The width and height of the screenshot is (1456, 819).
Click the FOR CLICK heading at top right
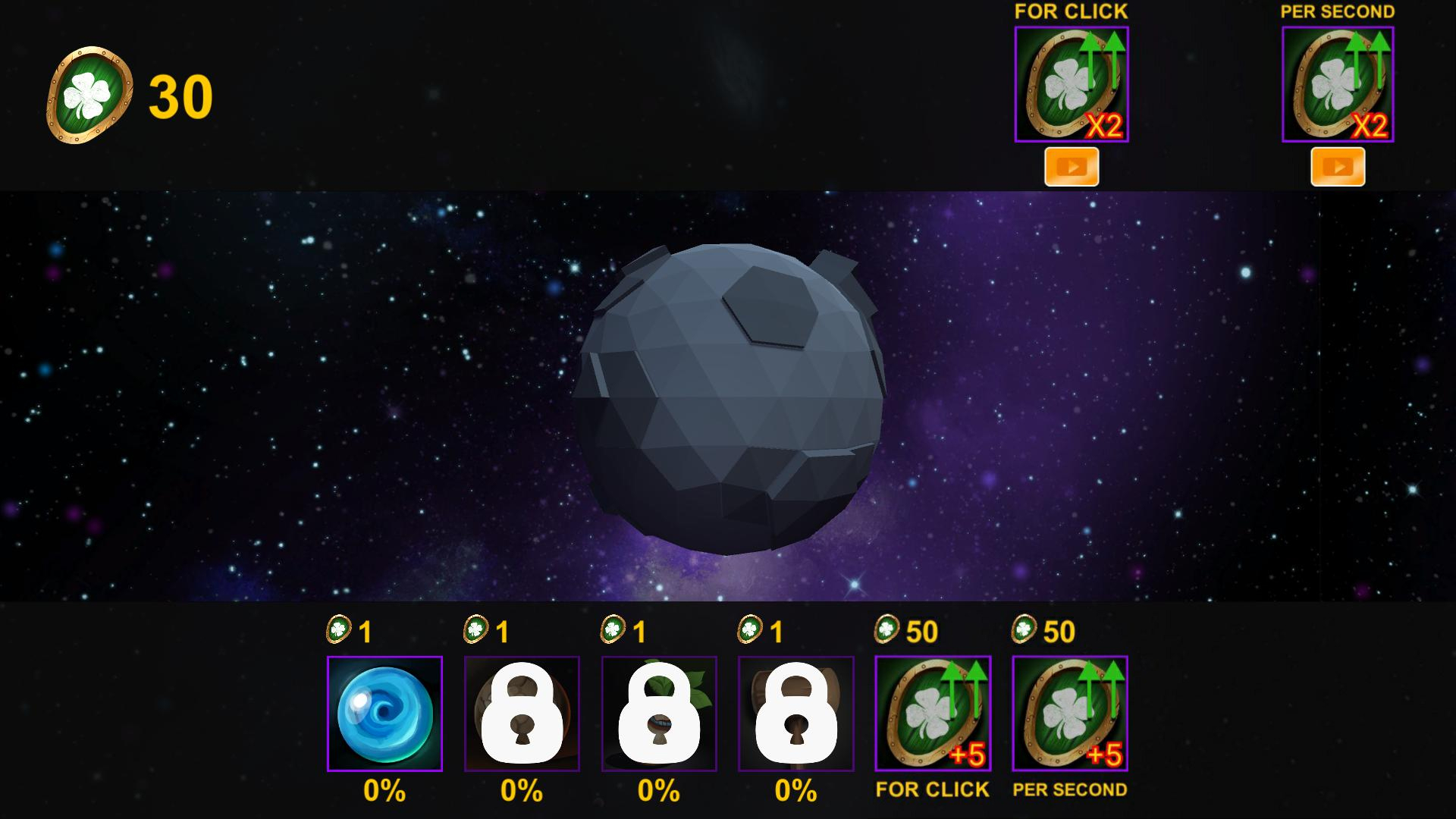point(1070,11)
